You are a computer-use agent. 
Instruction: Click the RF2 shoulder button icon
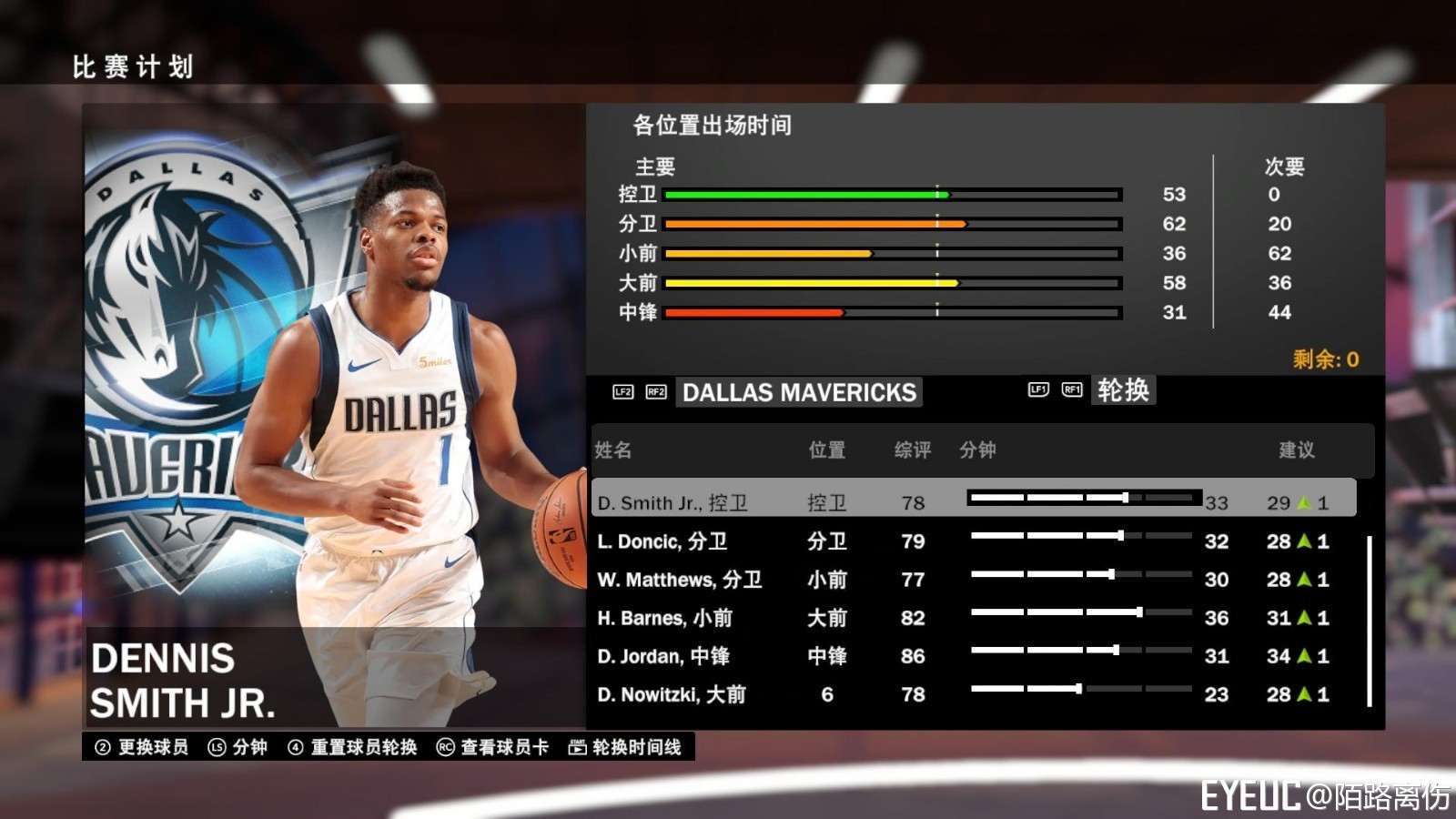[656, 392]
